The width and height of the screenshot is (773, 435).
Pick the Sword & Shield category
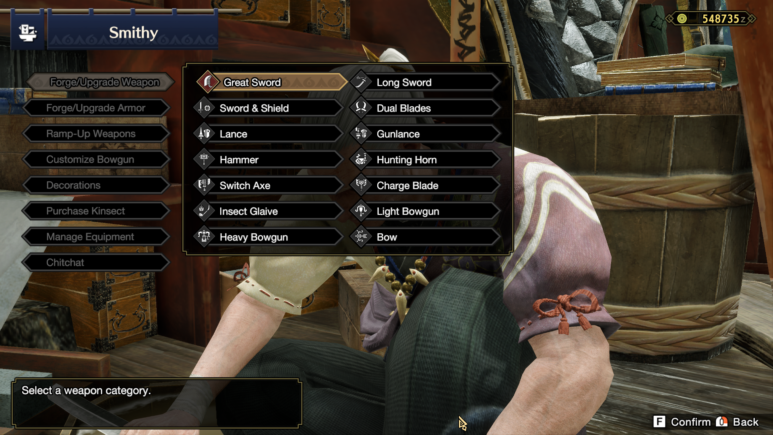[267, 108]
